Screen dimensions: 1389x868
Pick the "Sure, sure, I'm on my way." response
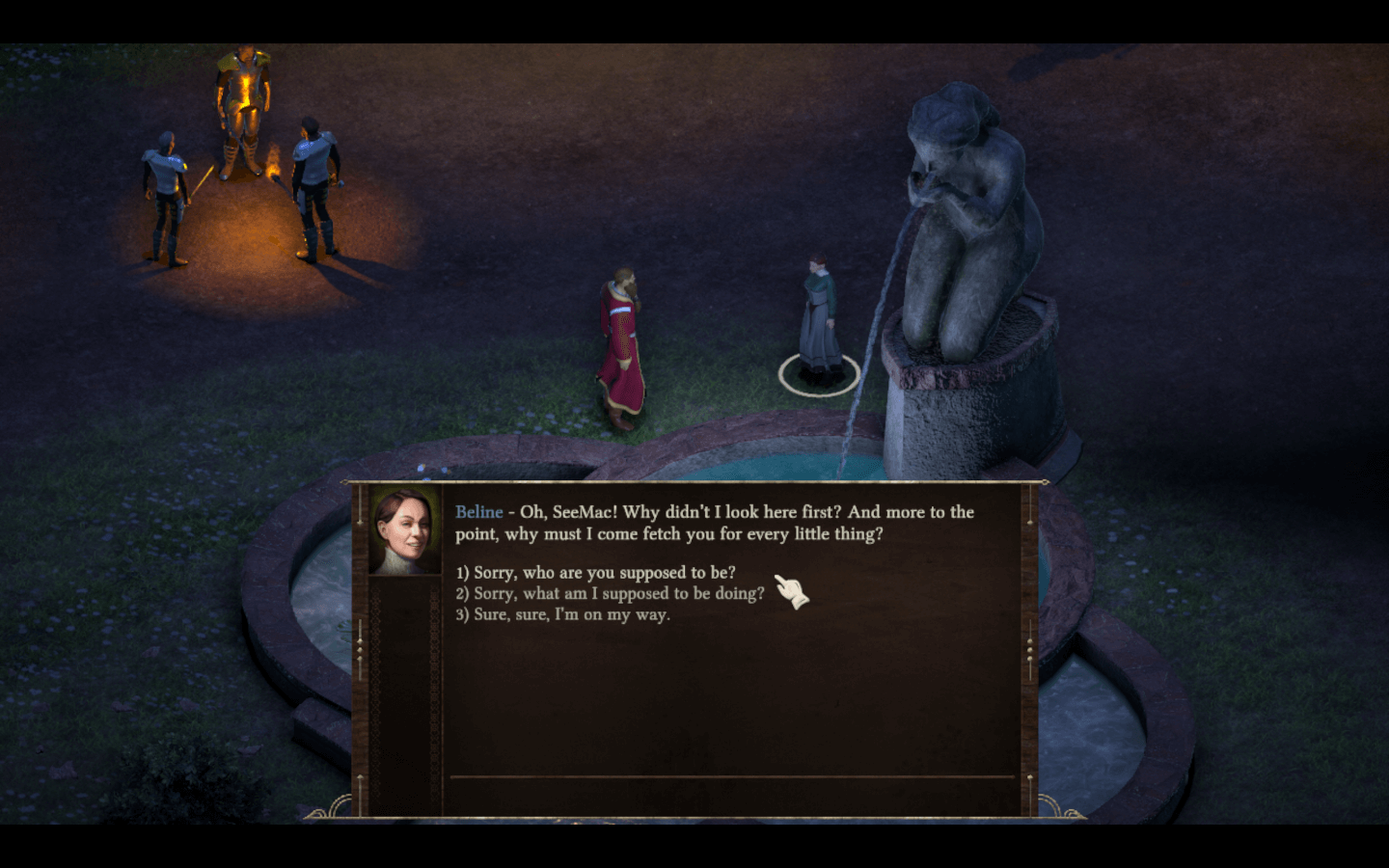[x=562, y=615]
